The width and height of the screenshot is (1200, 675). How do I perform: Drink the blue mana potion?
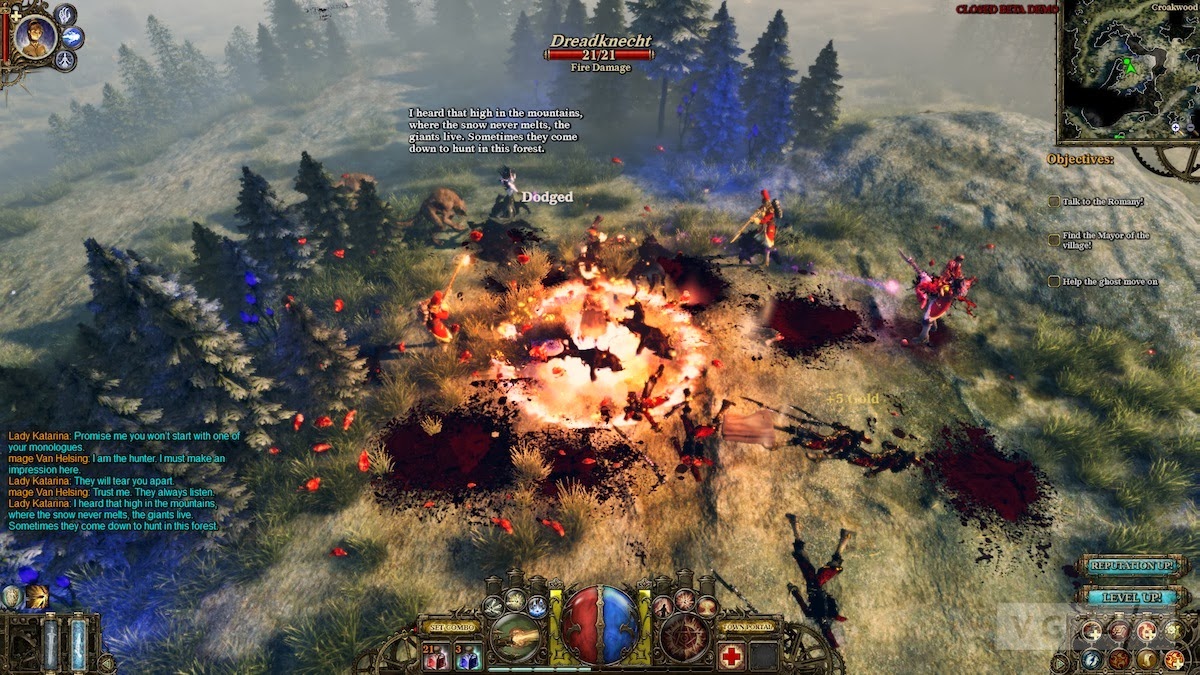tap(469, 657)
